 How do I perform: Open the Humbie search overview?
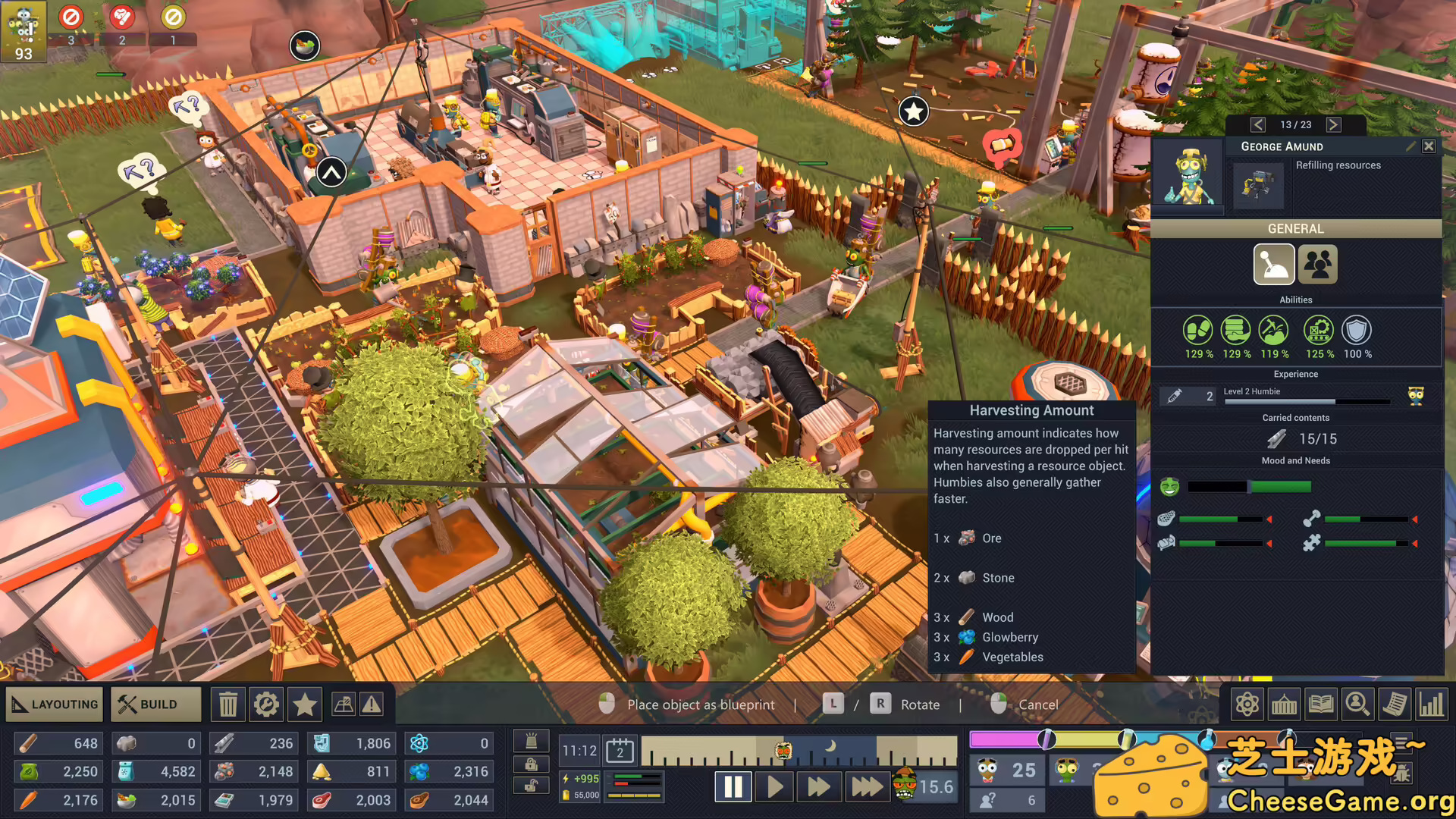click(1357, 704)
